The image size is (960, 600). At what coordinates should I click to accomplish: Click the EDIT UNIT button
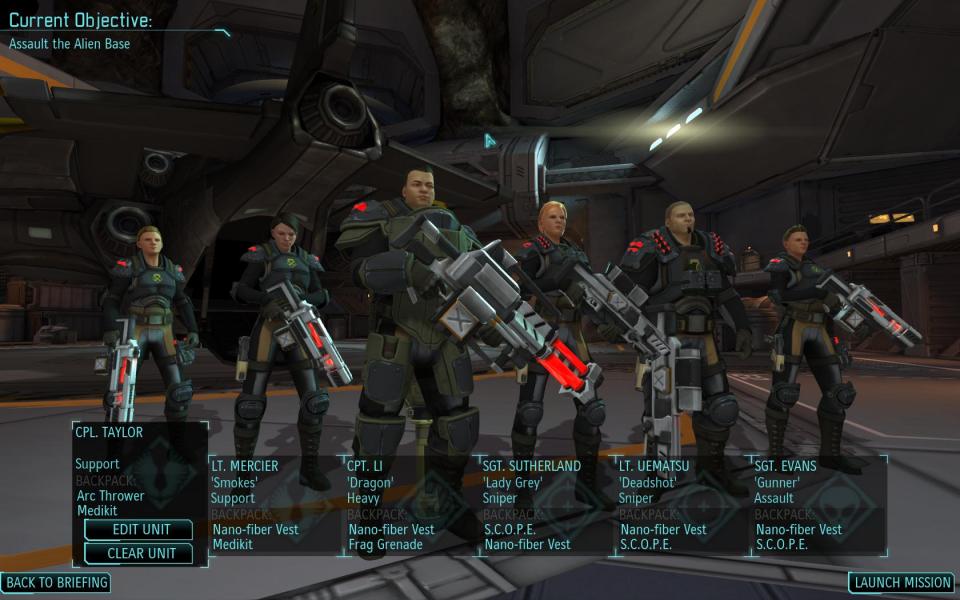pyautogui.click(x=139, y=529)
